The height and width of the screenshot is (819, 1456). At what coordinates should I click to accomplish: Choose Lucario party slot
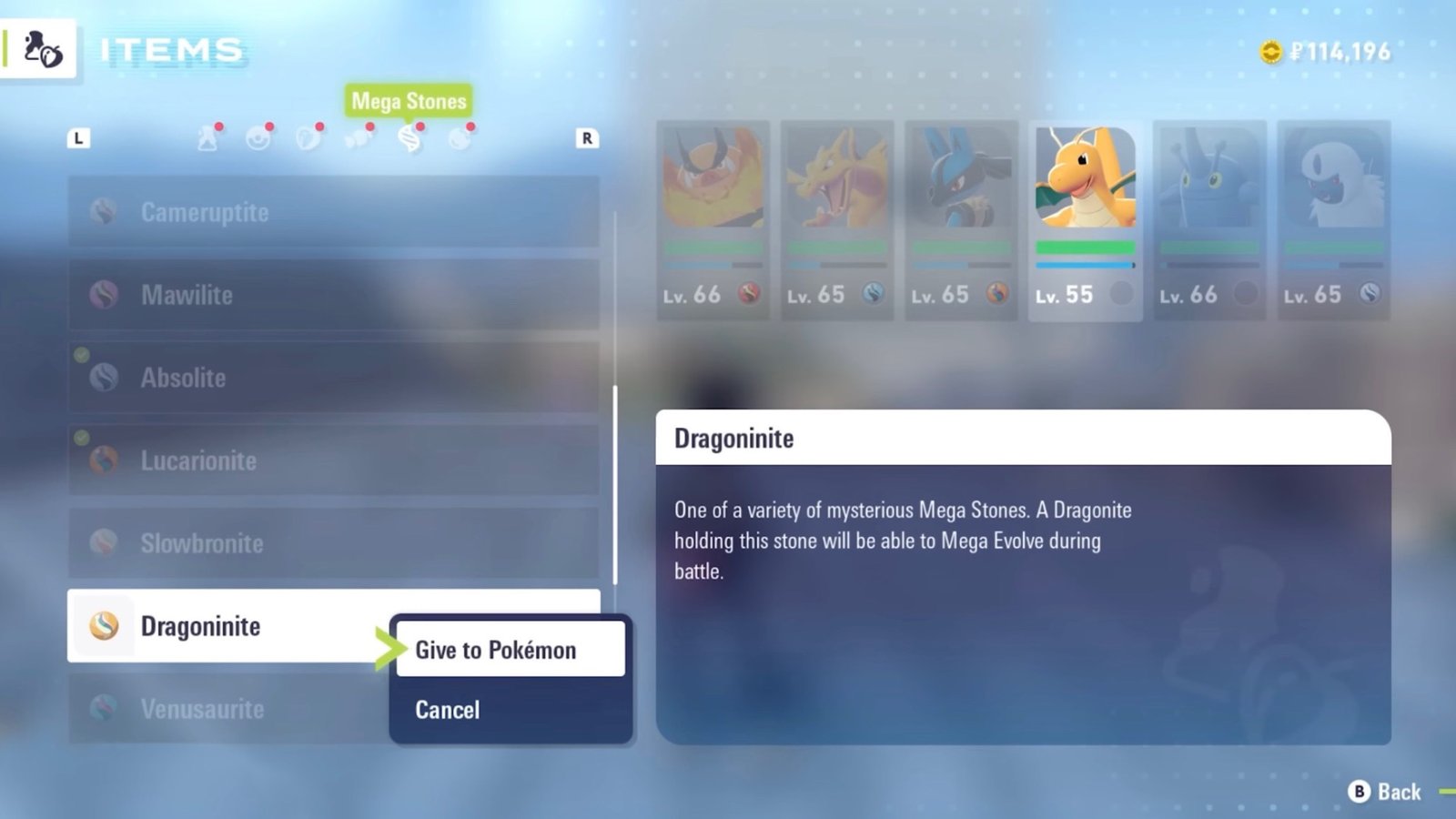coord(961,220)
